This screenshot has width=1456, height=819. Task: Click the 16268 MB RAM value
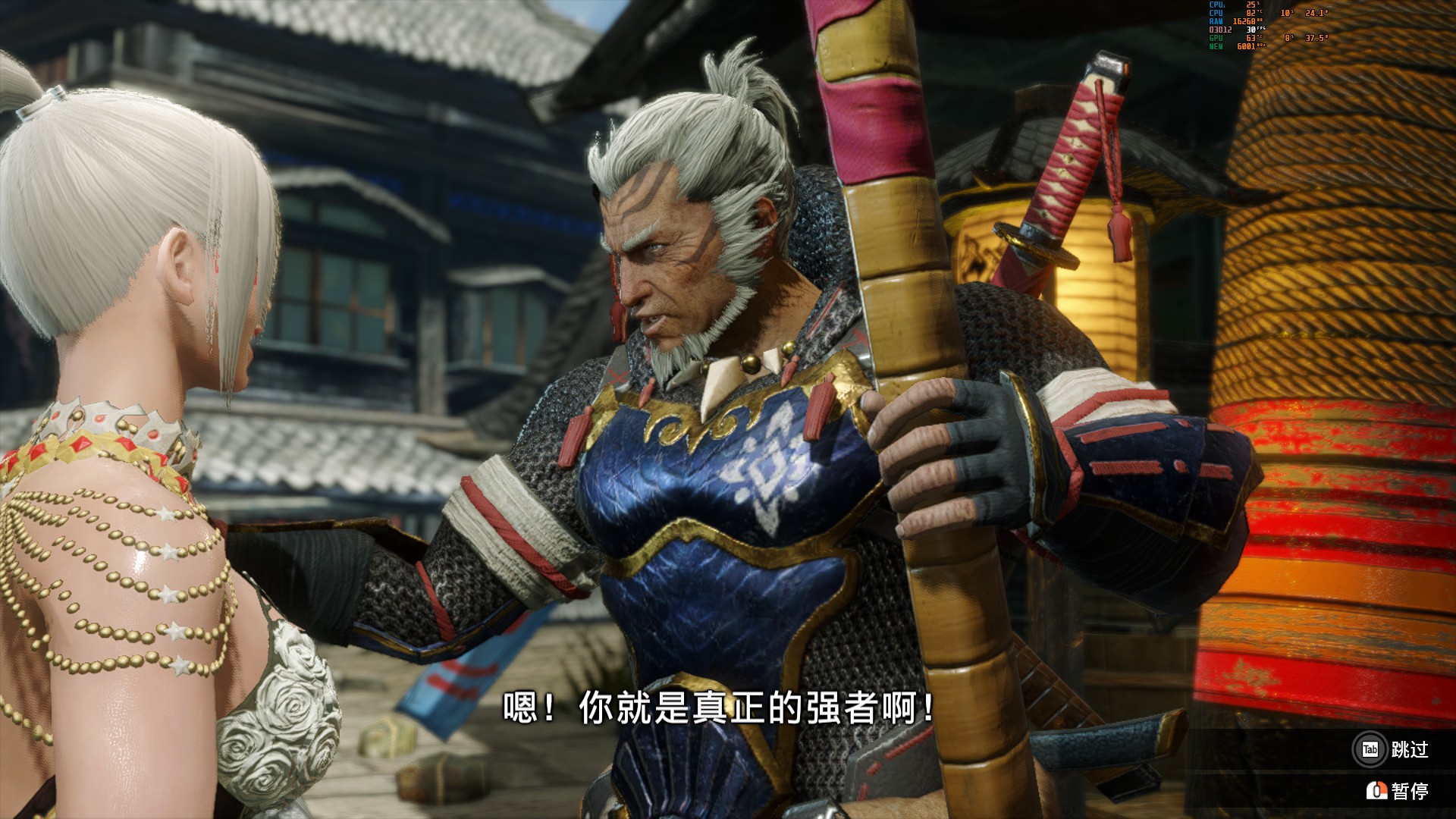(1244, 21)
